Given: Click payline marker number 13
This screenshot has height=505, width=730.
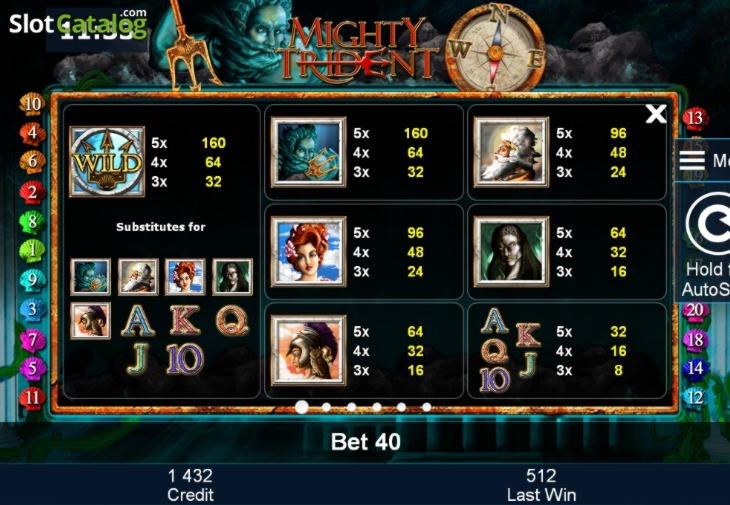Looking at the screenshot, I should pyautogui.click(x=696, y=118).
